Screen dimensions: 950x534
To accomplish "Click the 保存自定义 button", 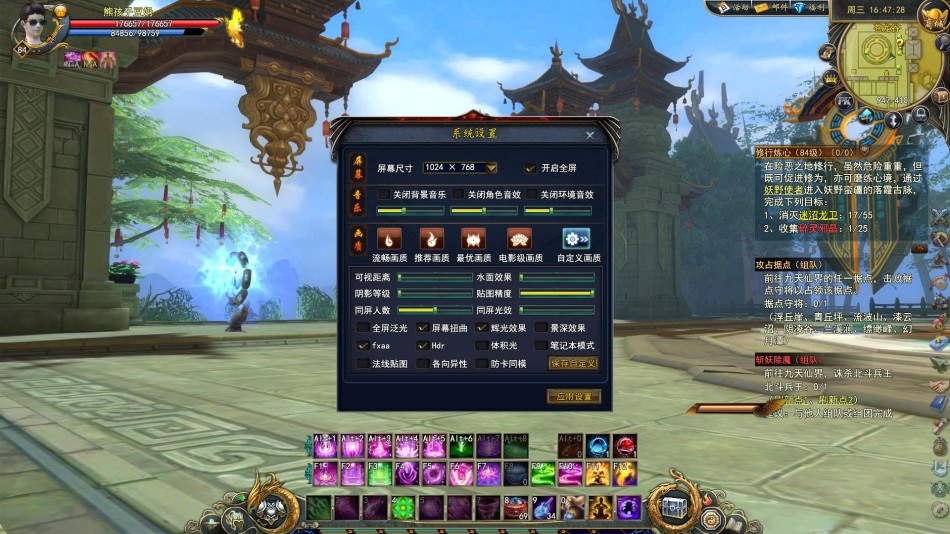I will pyautogui.click(x=573, y=363).
